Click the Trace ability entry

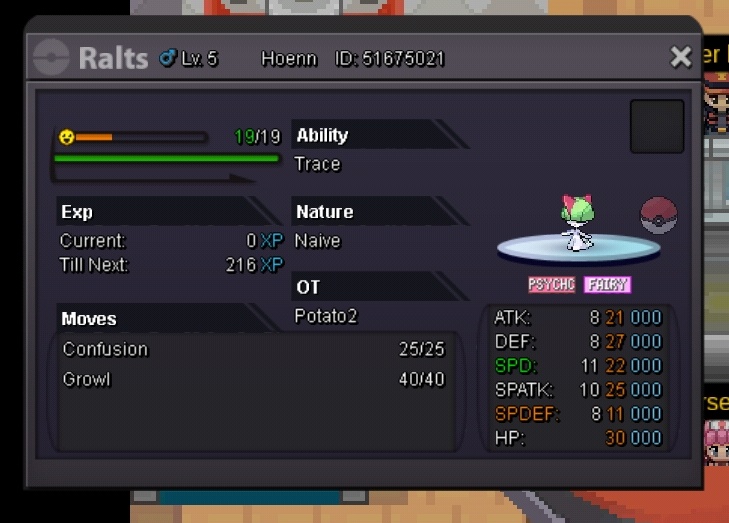[x=318, y=164]
